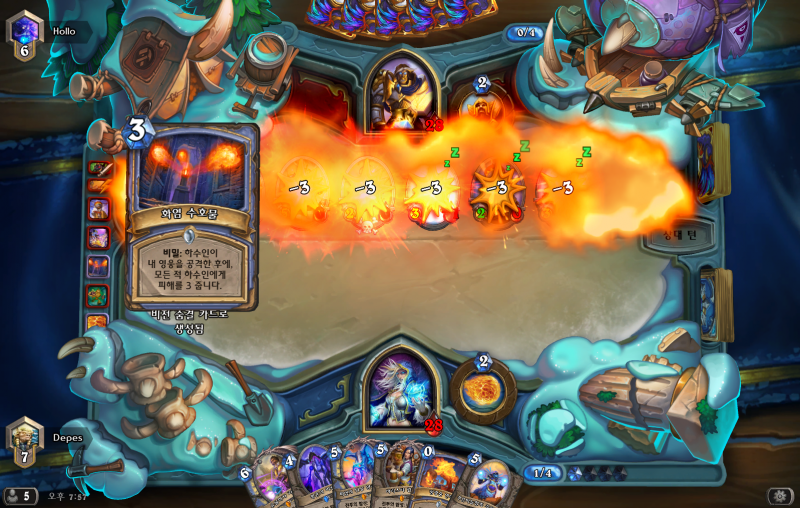Viewport: 800px width, 508px height.
Task: Target the opponent's hero portrait
Action: point(402,92)
